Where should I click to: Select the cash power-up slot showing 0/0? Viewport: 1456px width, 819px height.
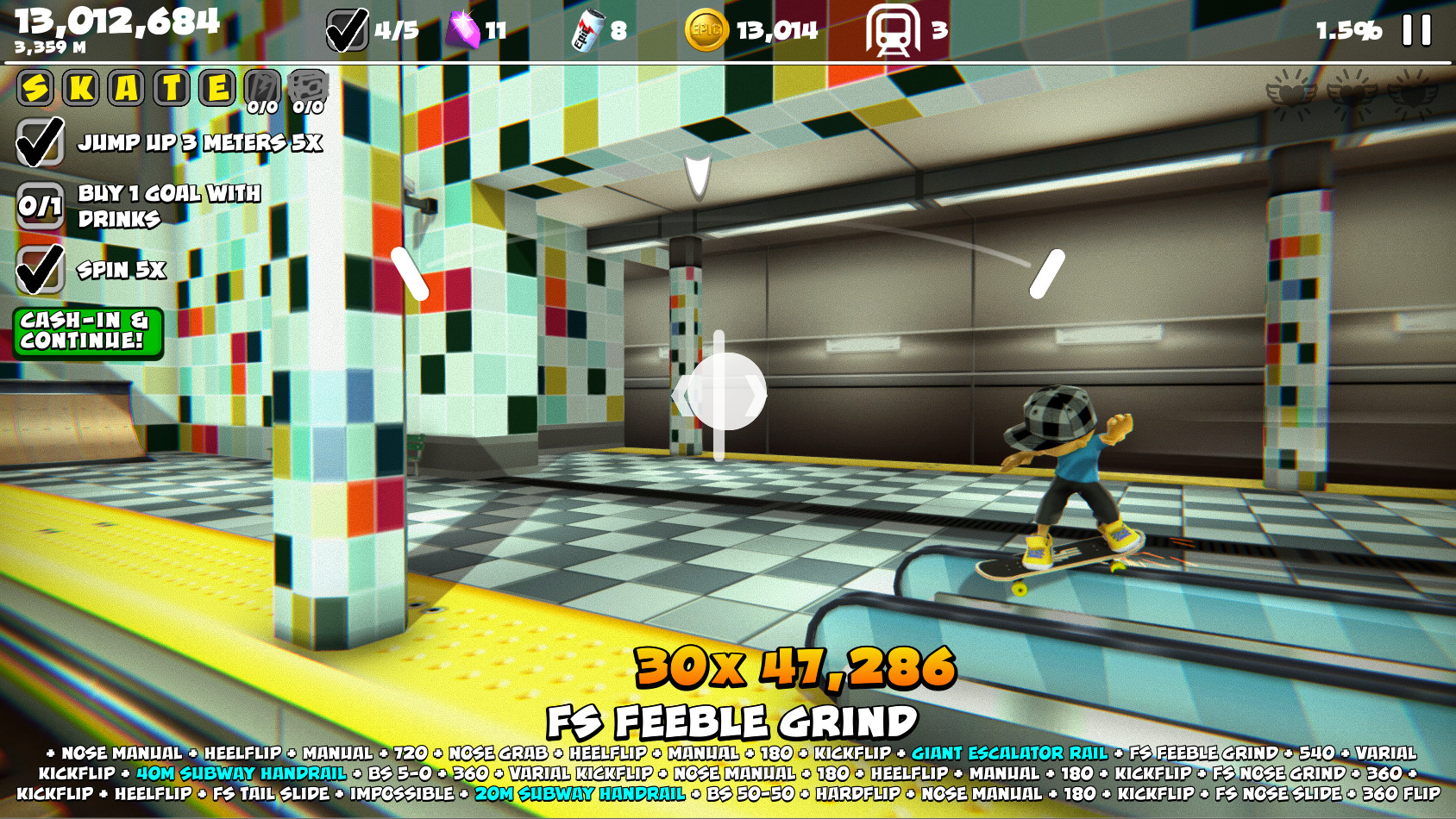(309, 86)
